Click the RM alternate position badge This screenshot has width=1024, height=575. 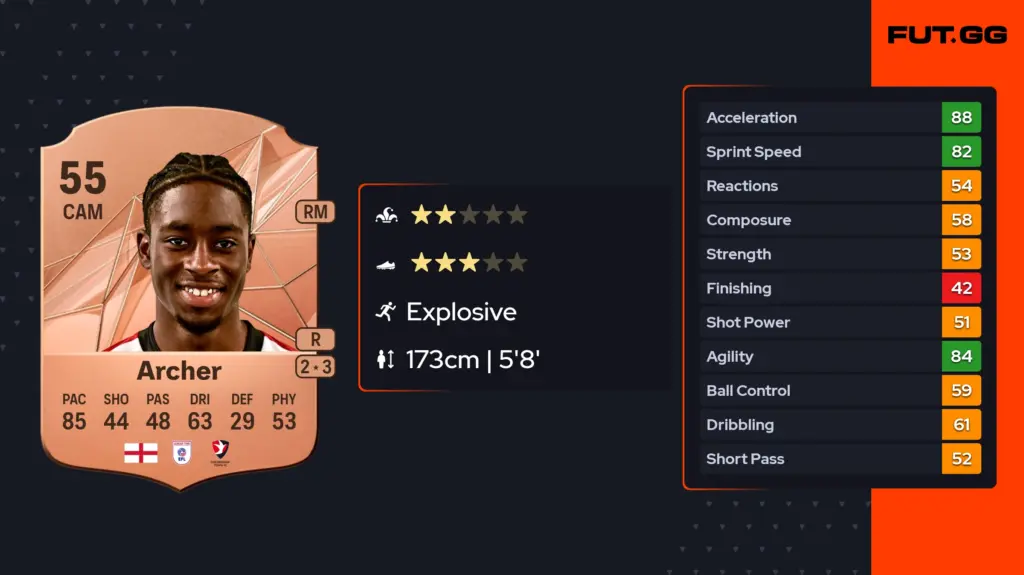point(315,212)
